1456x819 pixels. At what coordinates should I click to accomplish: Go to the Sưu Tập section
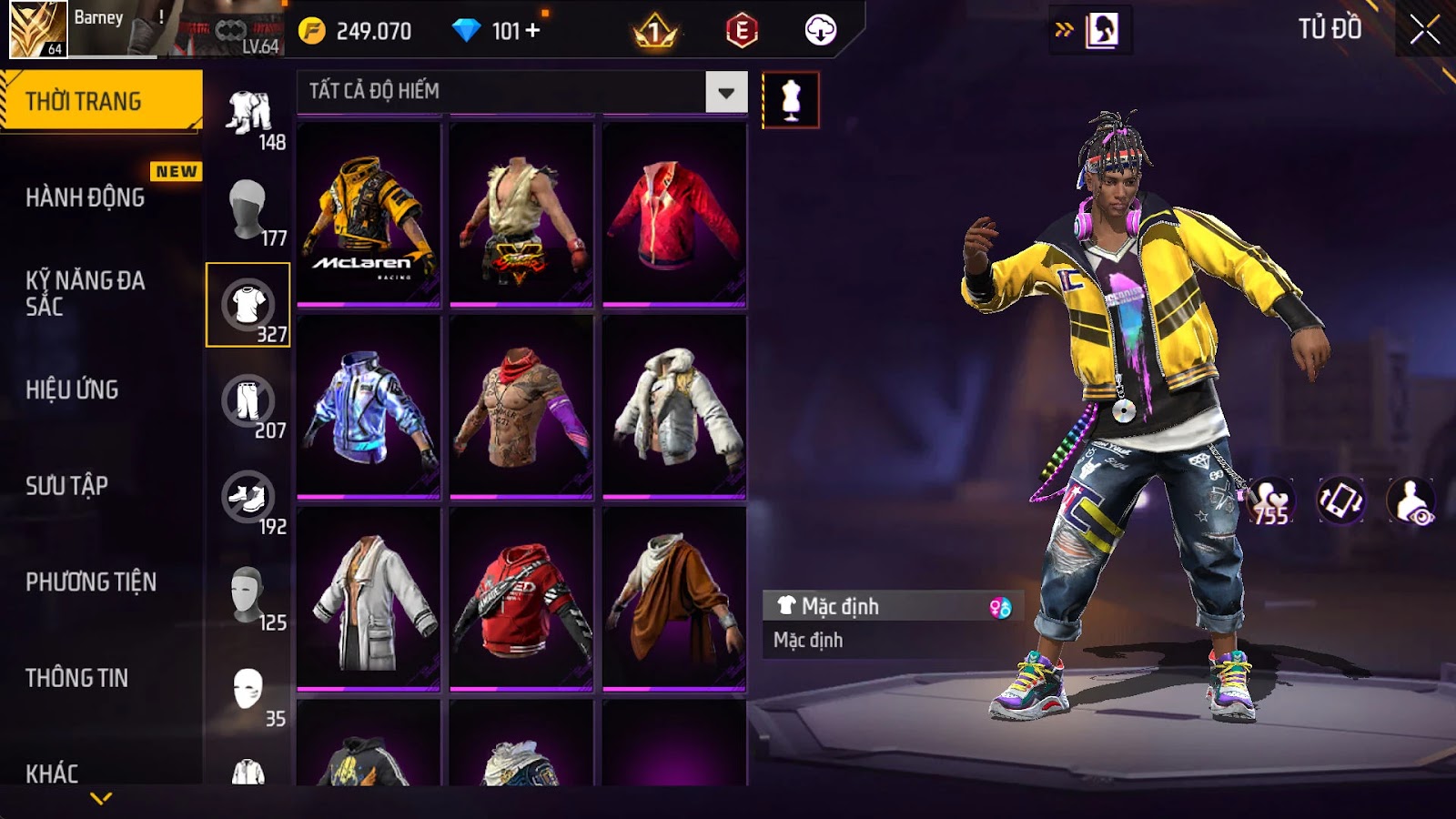66,486
